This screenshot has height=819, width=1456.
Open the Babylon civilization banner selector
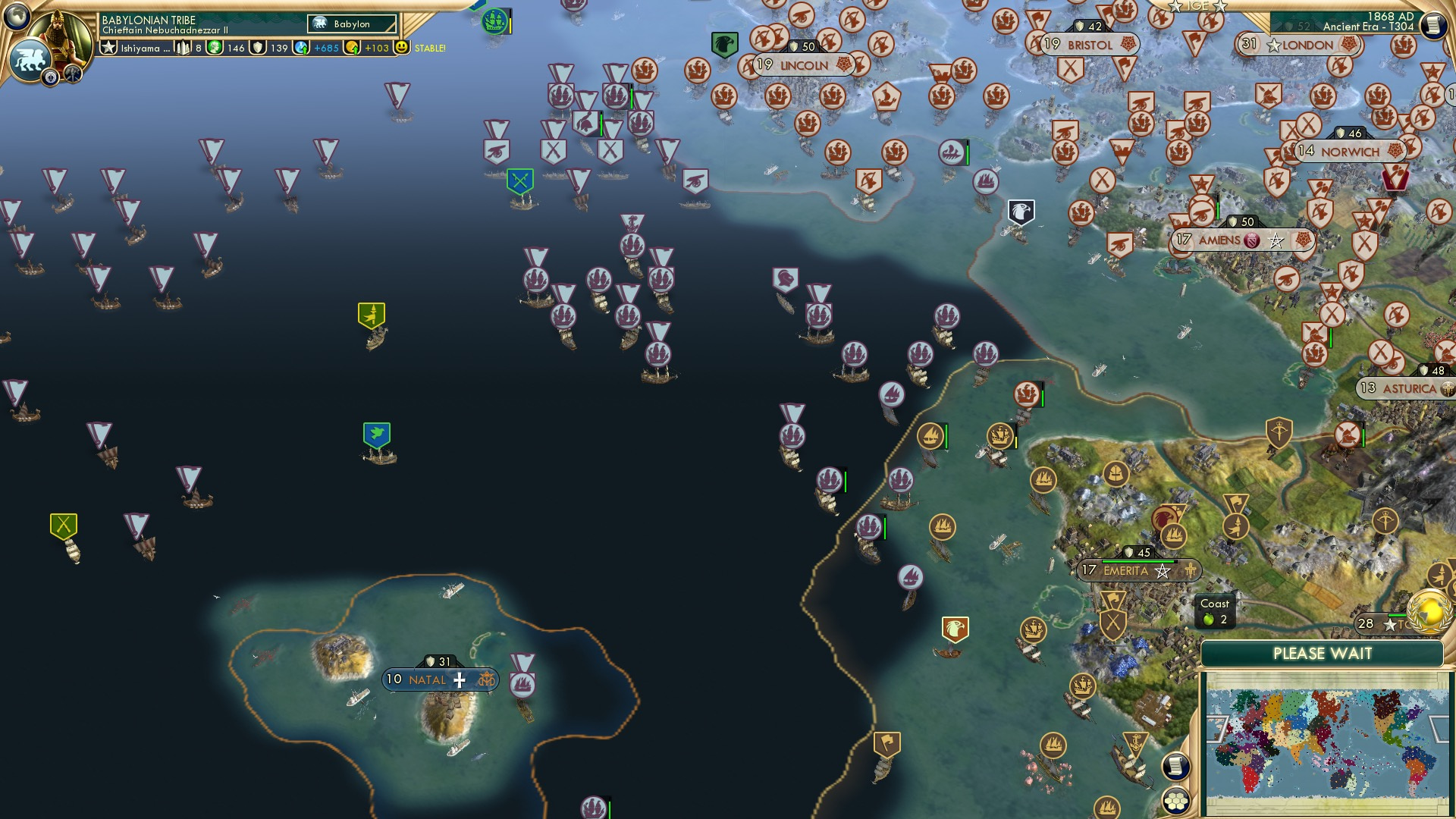click(x=353, y=24)
